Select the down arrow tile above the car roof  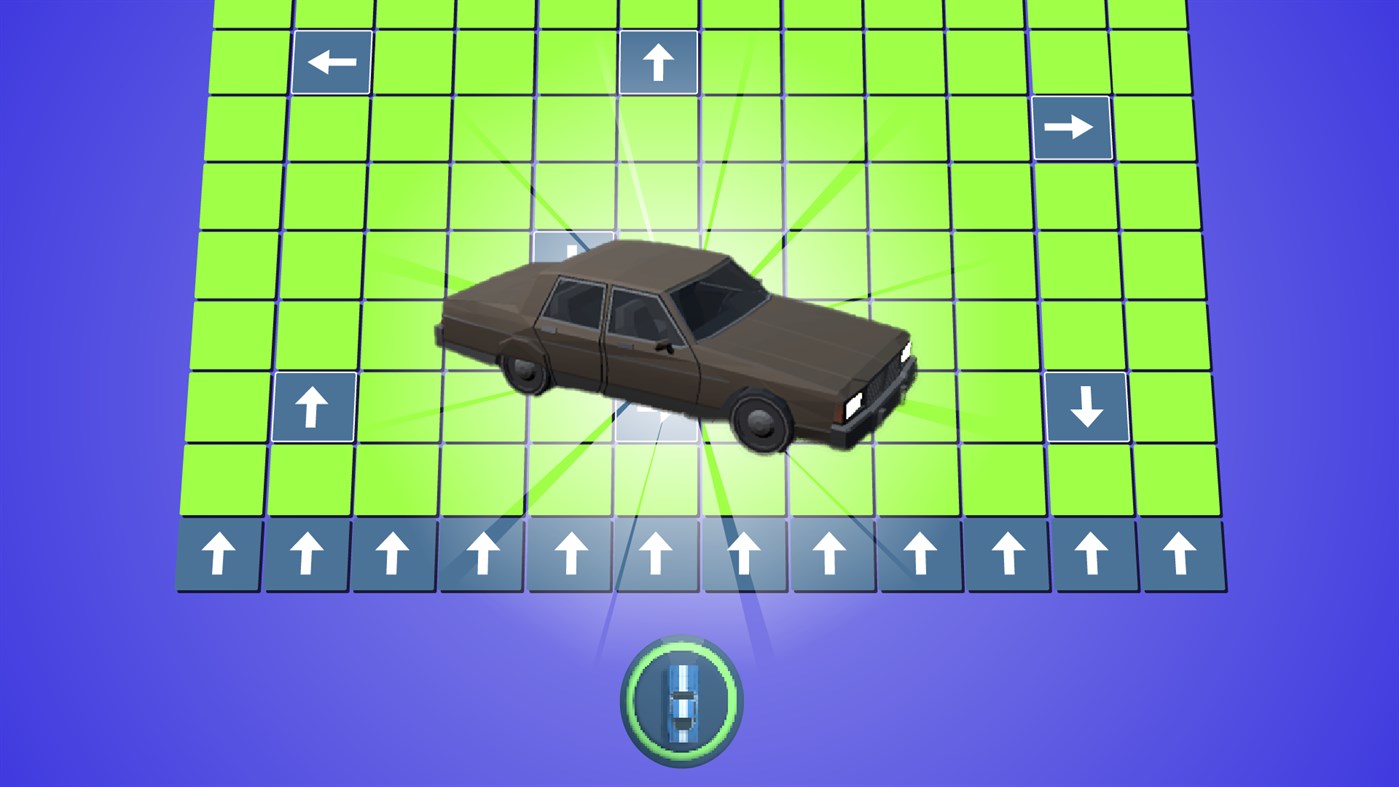570,250
